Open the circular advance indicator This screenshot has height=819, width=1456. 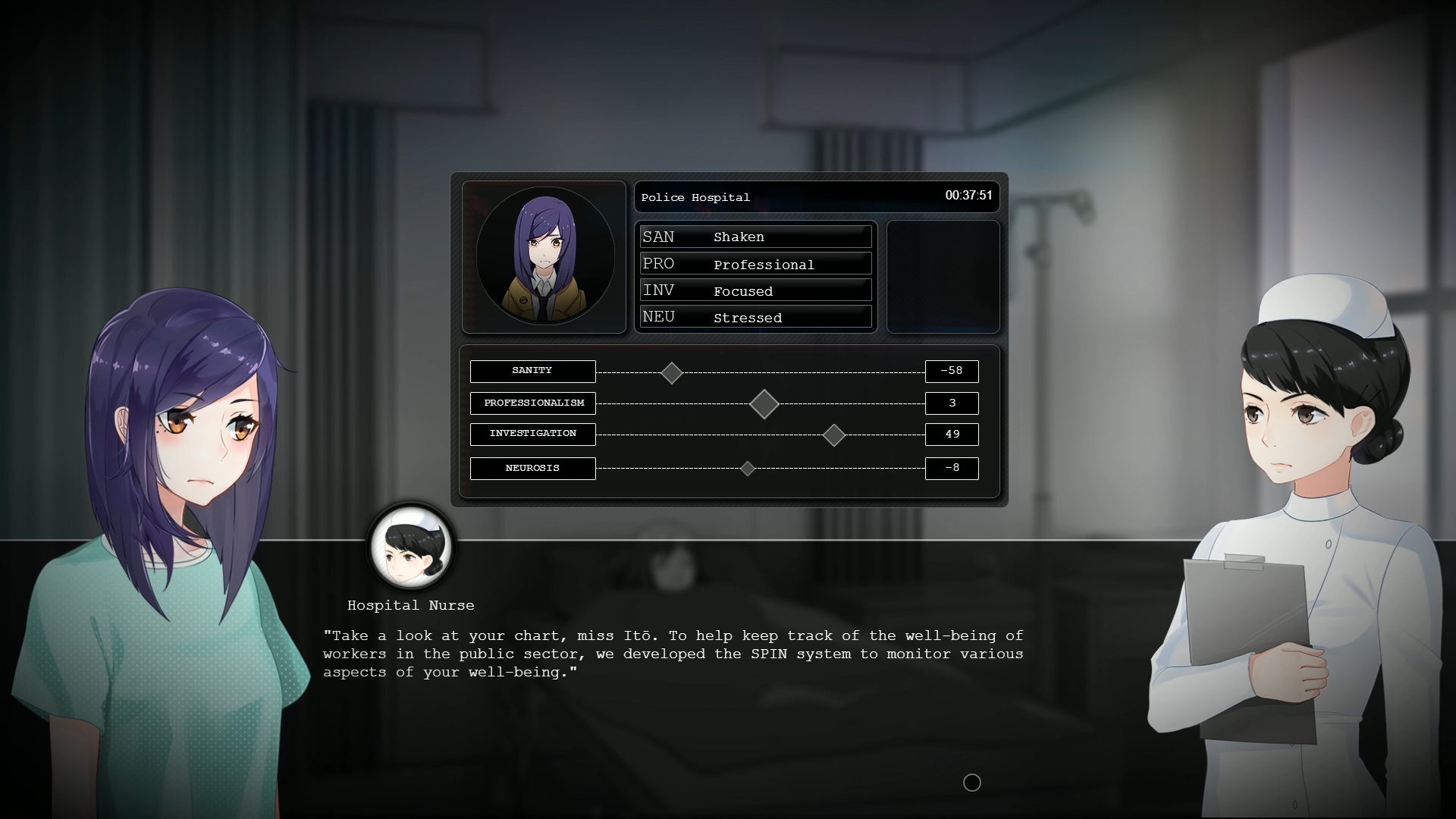click(971, 783)
